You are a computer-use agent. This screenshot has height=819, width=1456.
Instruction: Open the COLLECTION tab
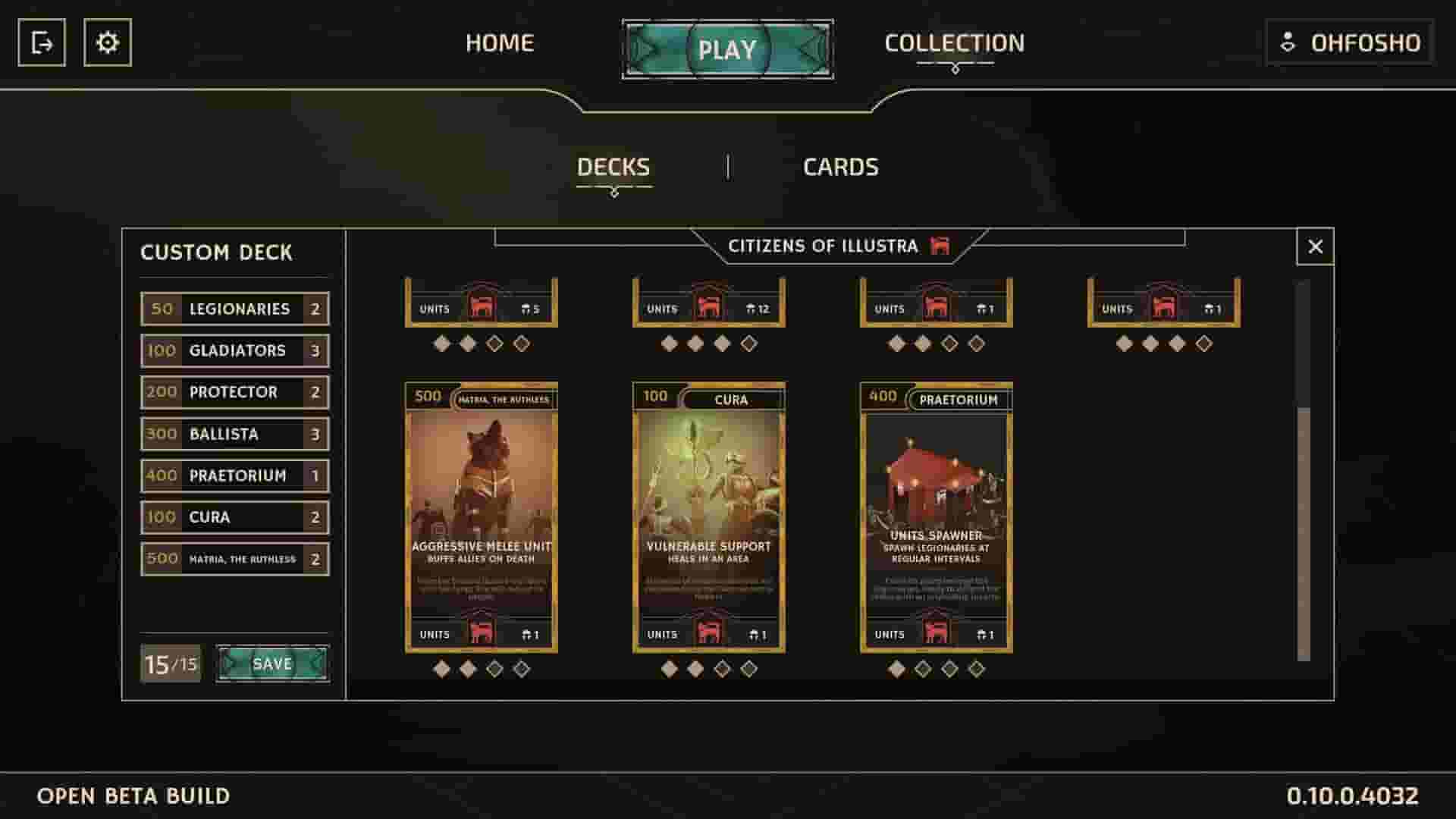tap(954, 42)
